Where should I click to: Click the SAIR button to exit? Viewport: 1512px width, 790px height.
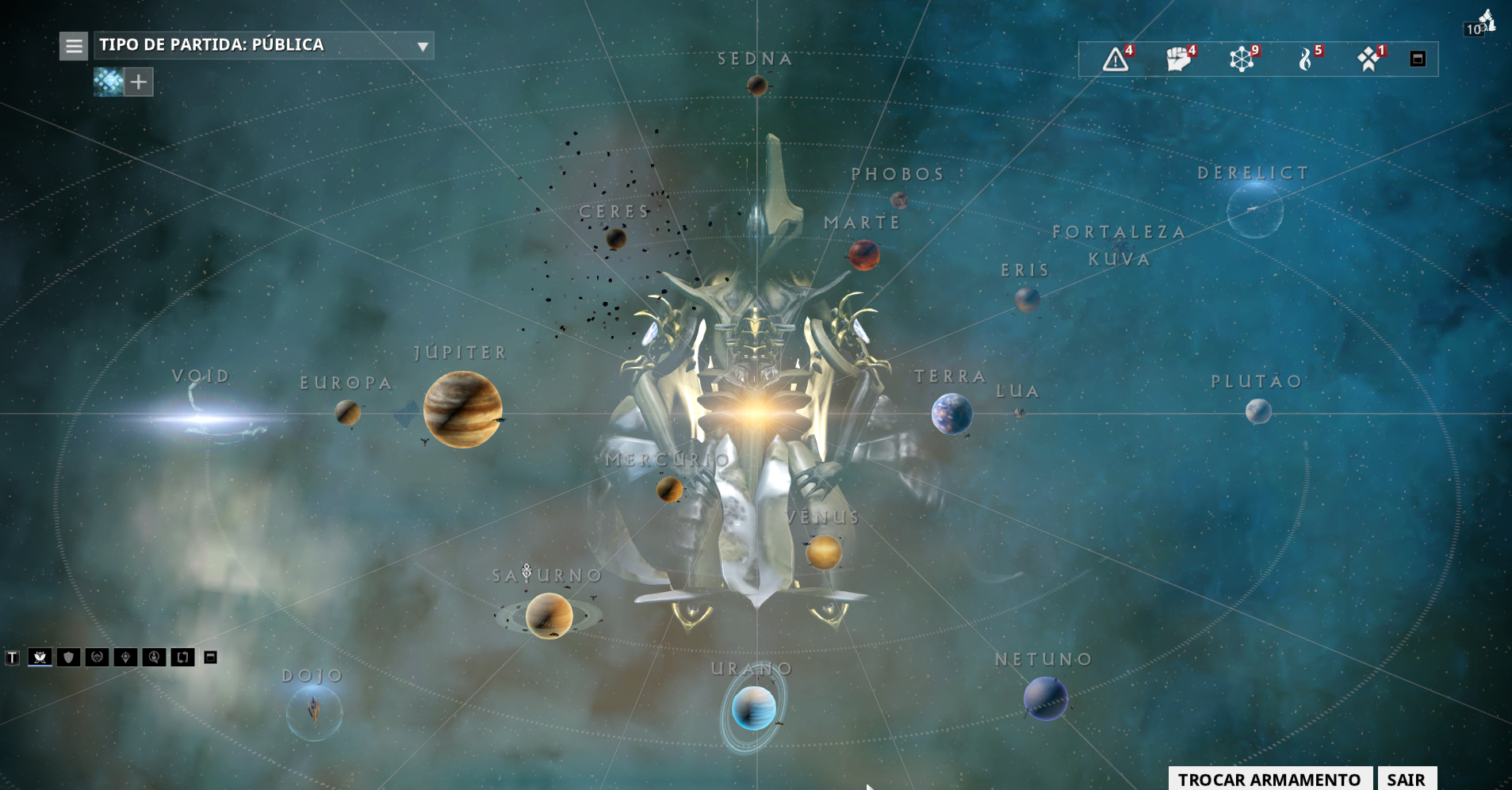(x=1407, y=778)
